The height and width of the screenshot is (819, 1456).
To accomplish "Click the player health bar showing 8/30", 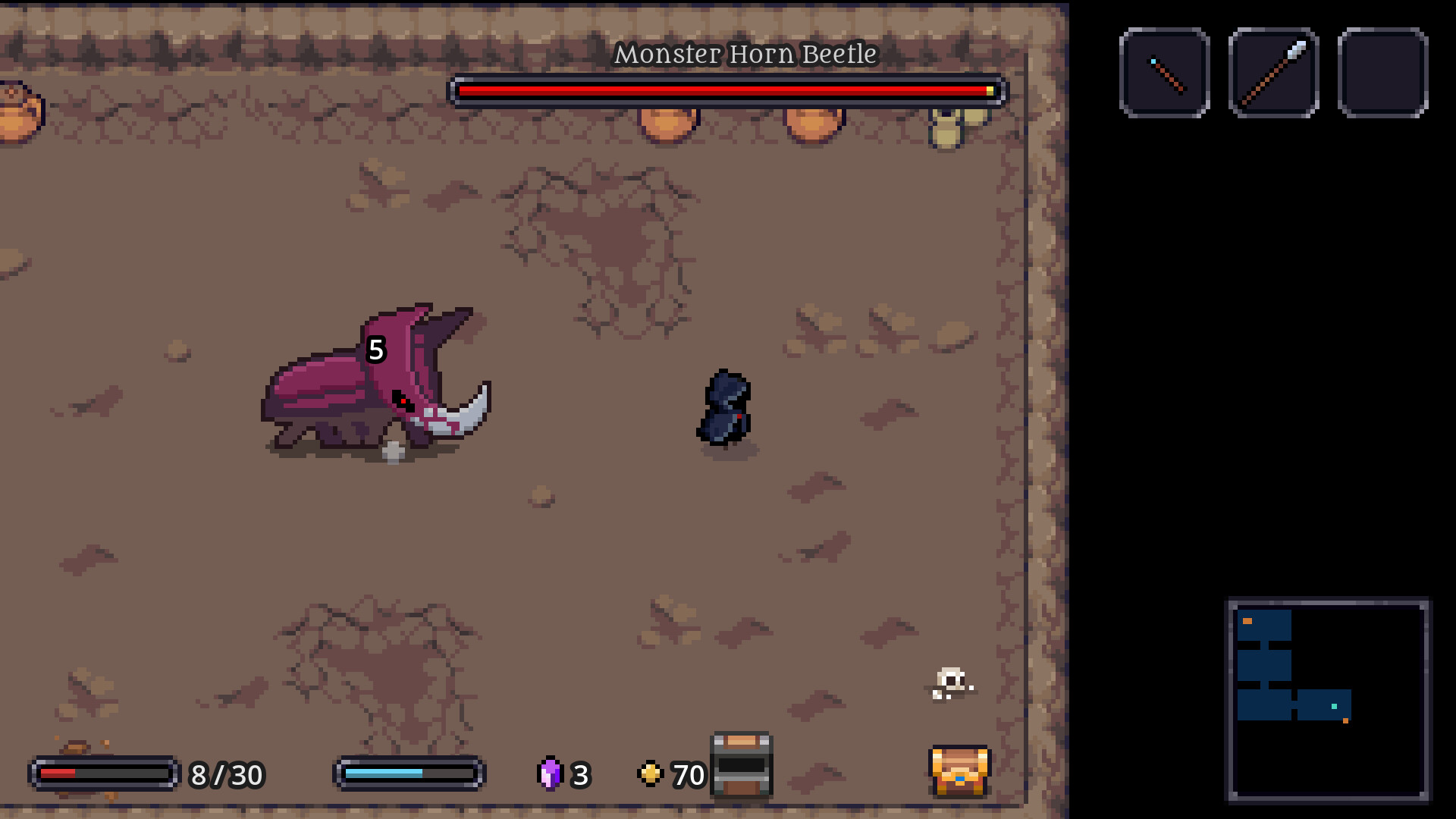I will 104,775.
